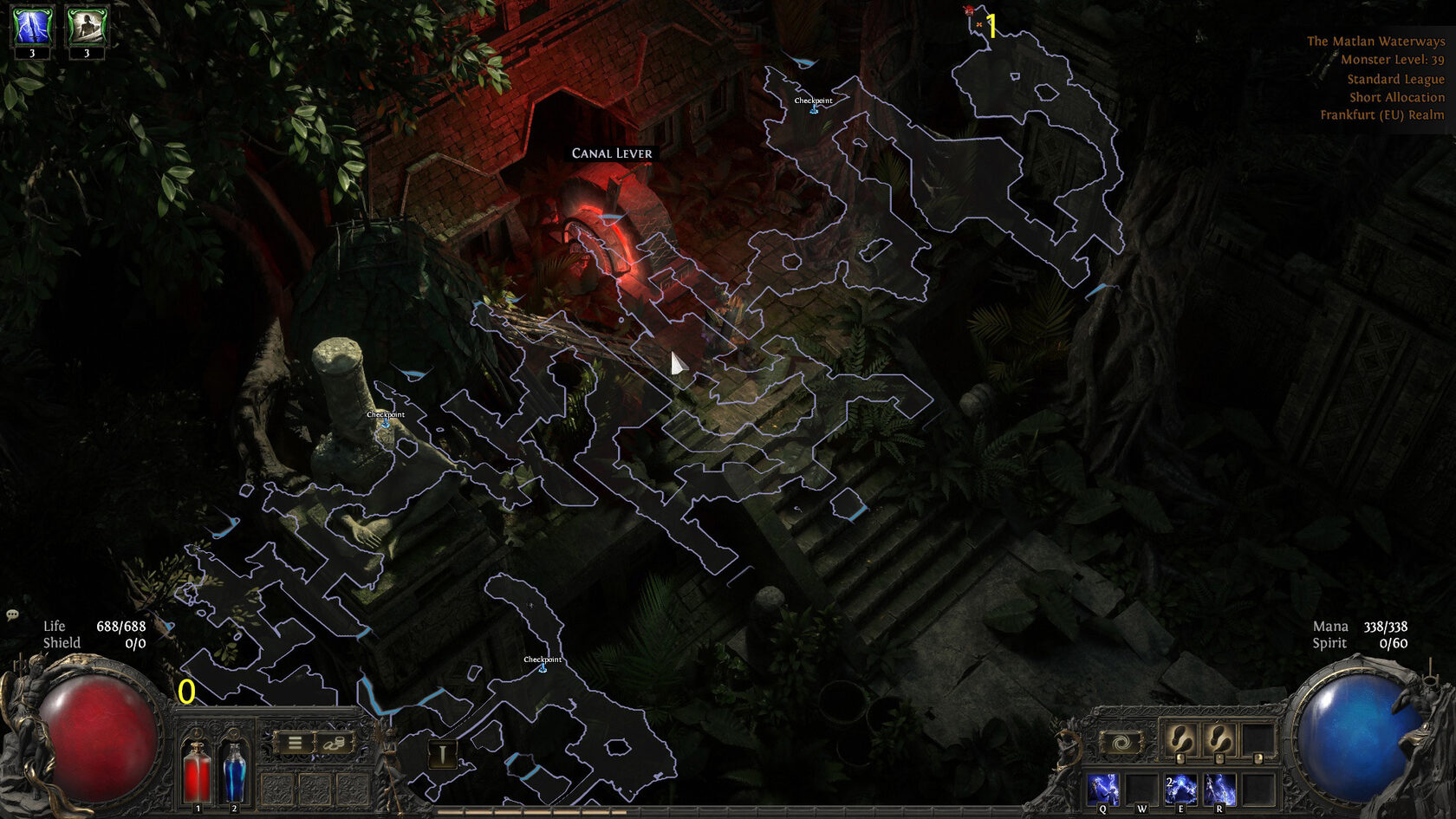The width and height of the screenshot is (1456, 819).
Task: Click the nail icon button above the experience bar
Action: [442, 754]
